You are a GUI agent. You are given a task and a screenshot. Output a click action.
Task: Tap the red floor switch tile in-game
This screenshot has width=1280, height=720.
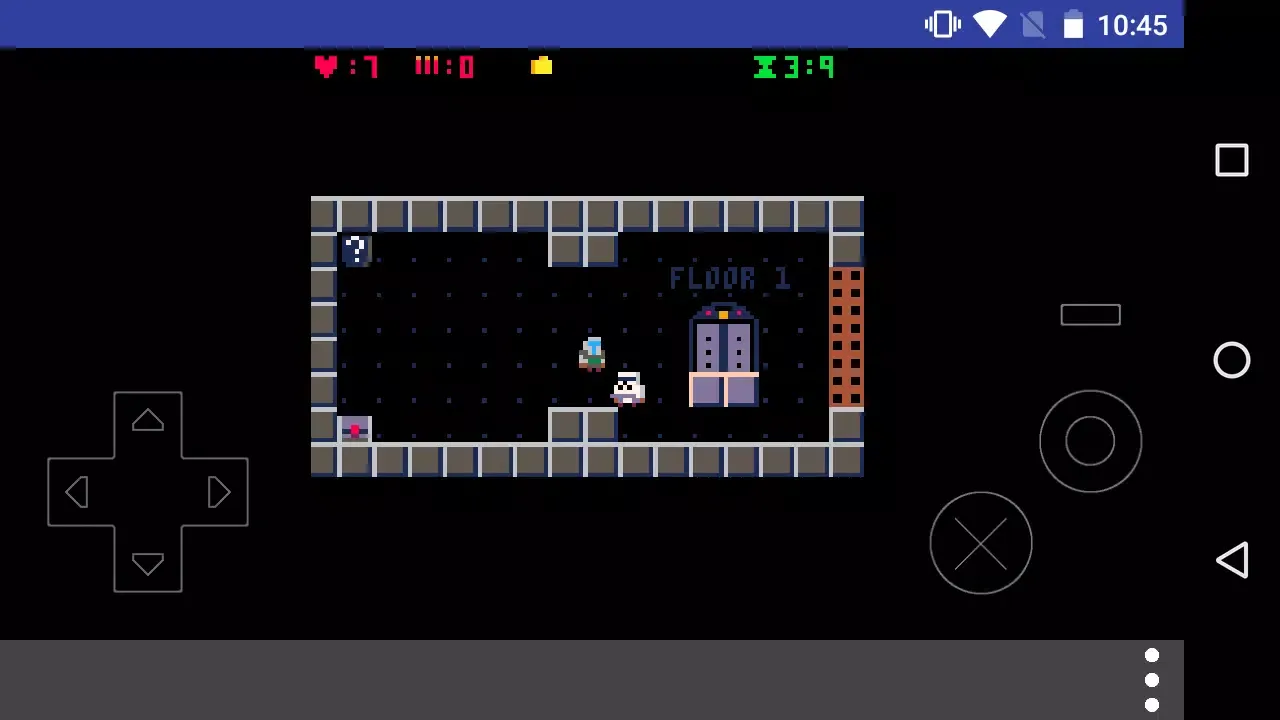click(x=356, y=429)
